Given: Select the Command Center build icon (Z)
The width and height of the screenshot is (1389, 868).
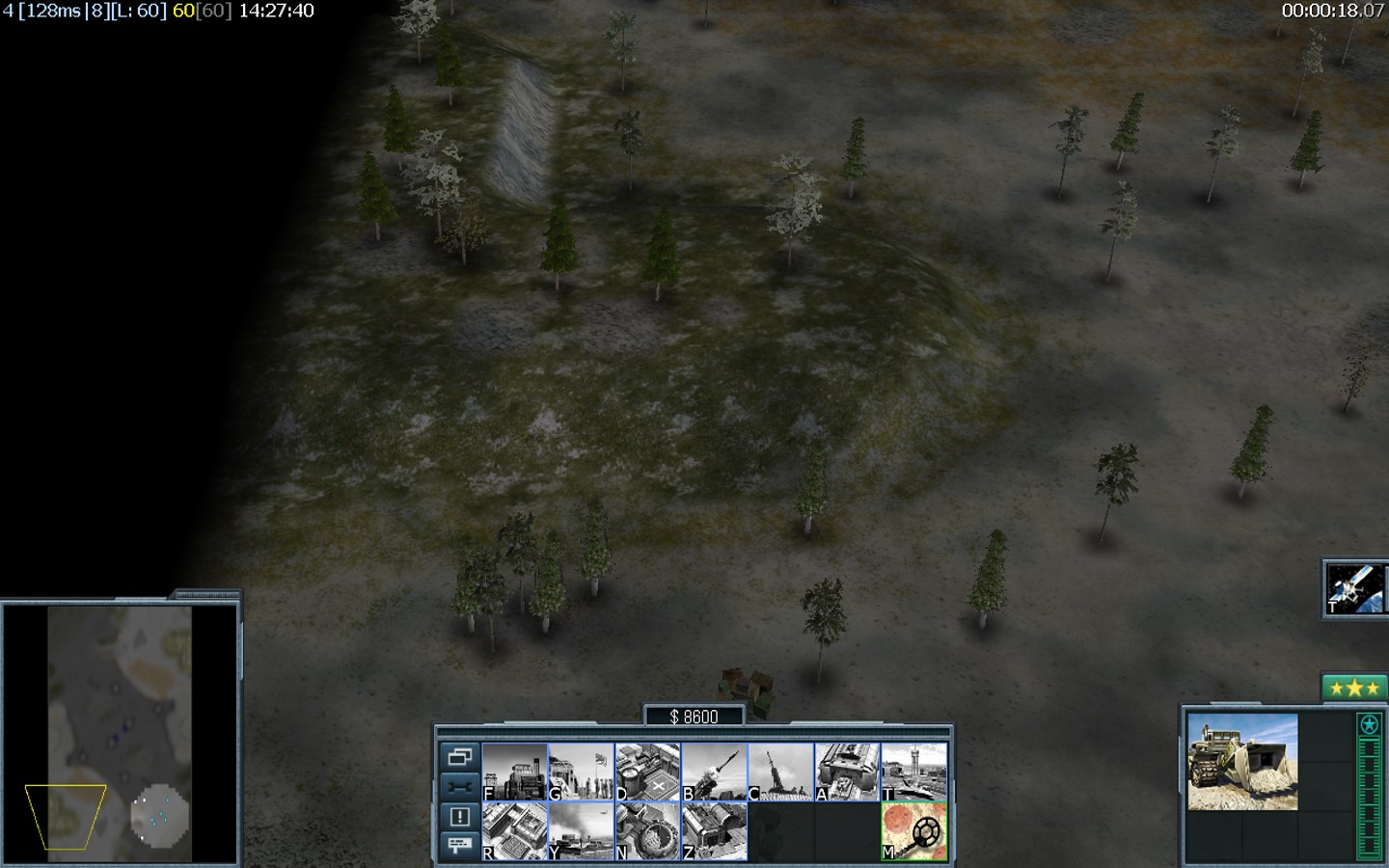Looking at the screenshot, I should click(715, 830).
